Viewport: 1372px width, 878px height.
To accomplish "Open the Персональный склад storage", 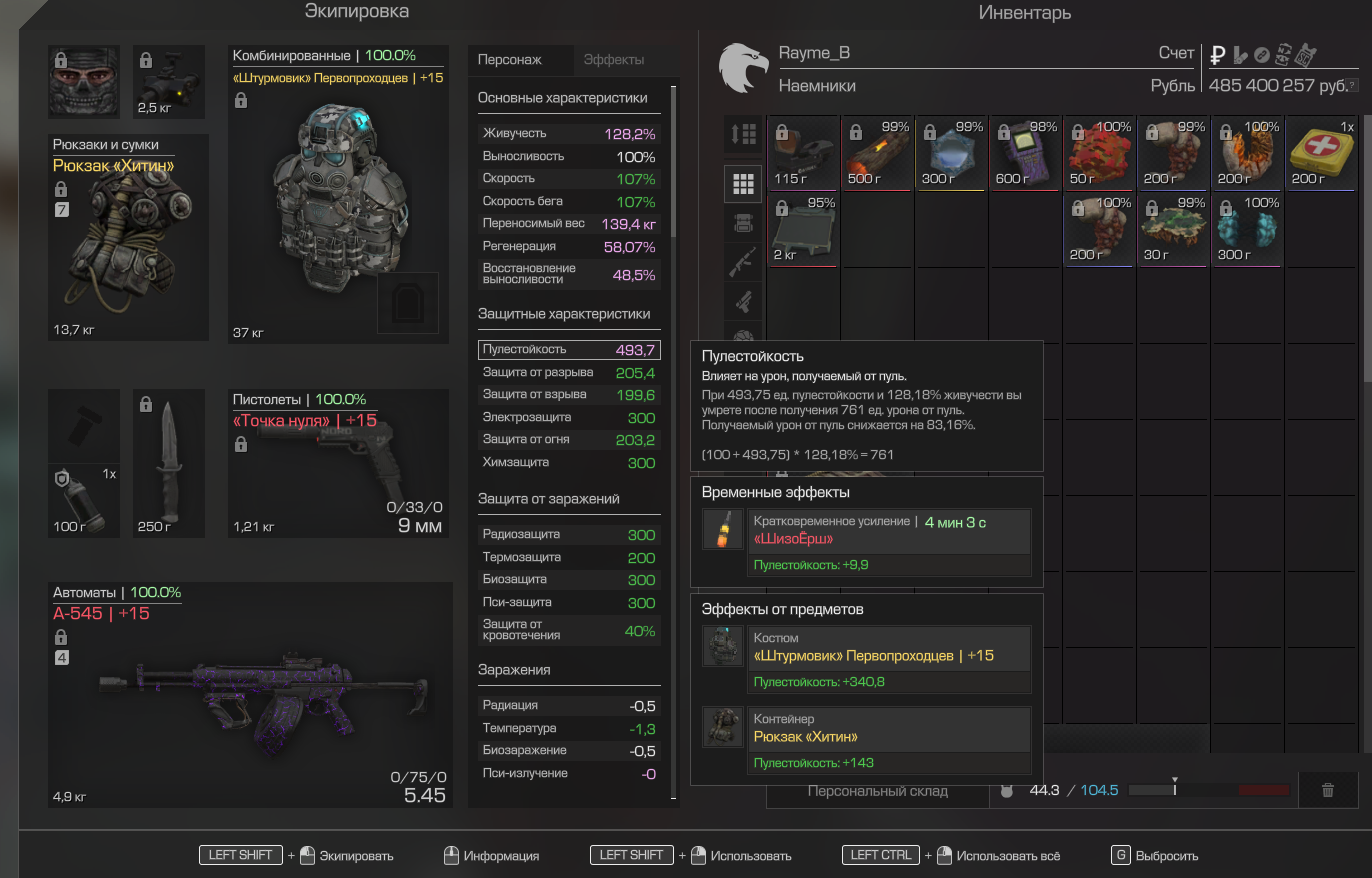I will point(877,791).
